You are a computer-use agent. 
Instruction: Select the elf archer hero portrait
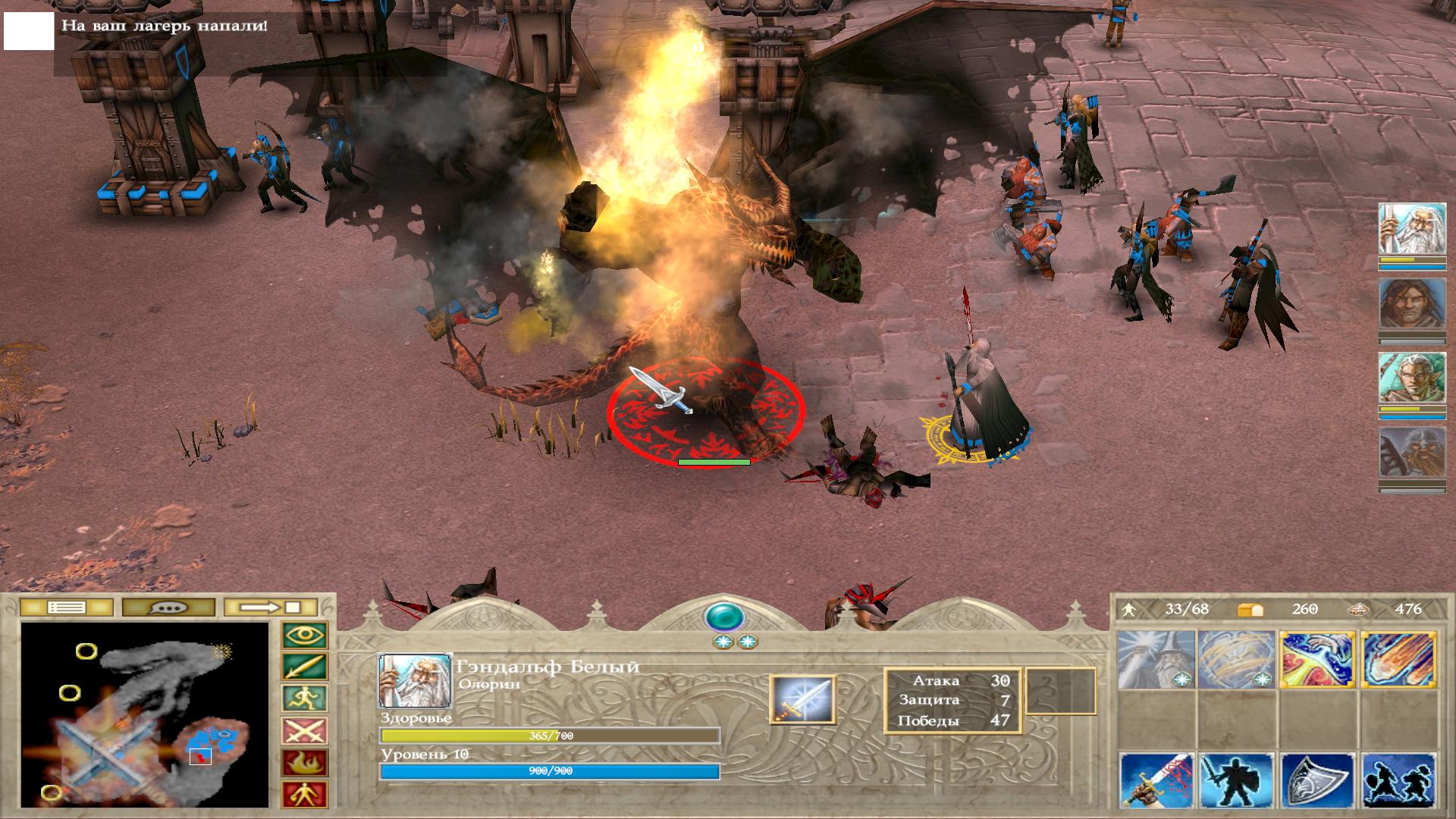pyautogui.click(x=1412, y=378)
